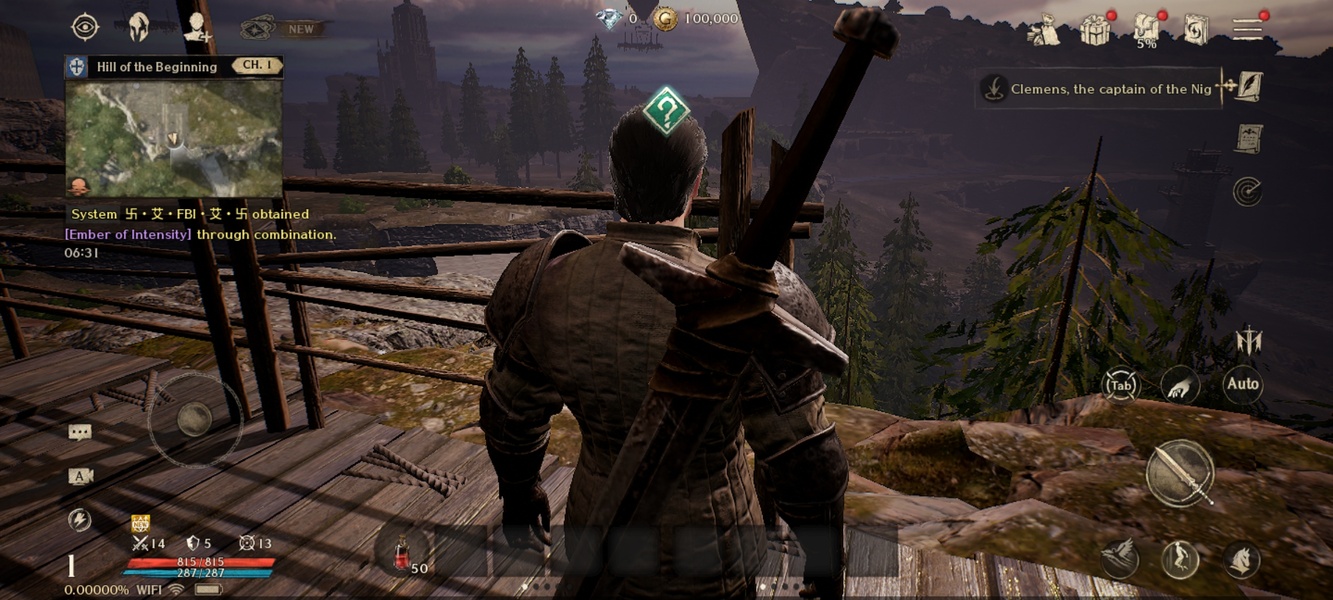This screenshot has width=1333, height=600.
Task: Open the swirl-marked book icon
Action: (1196, 30)
